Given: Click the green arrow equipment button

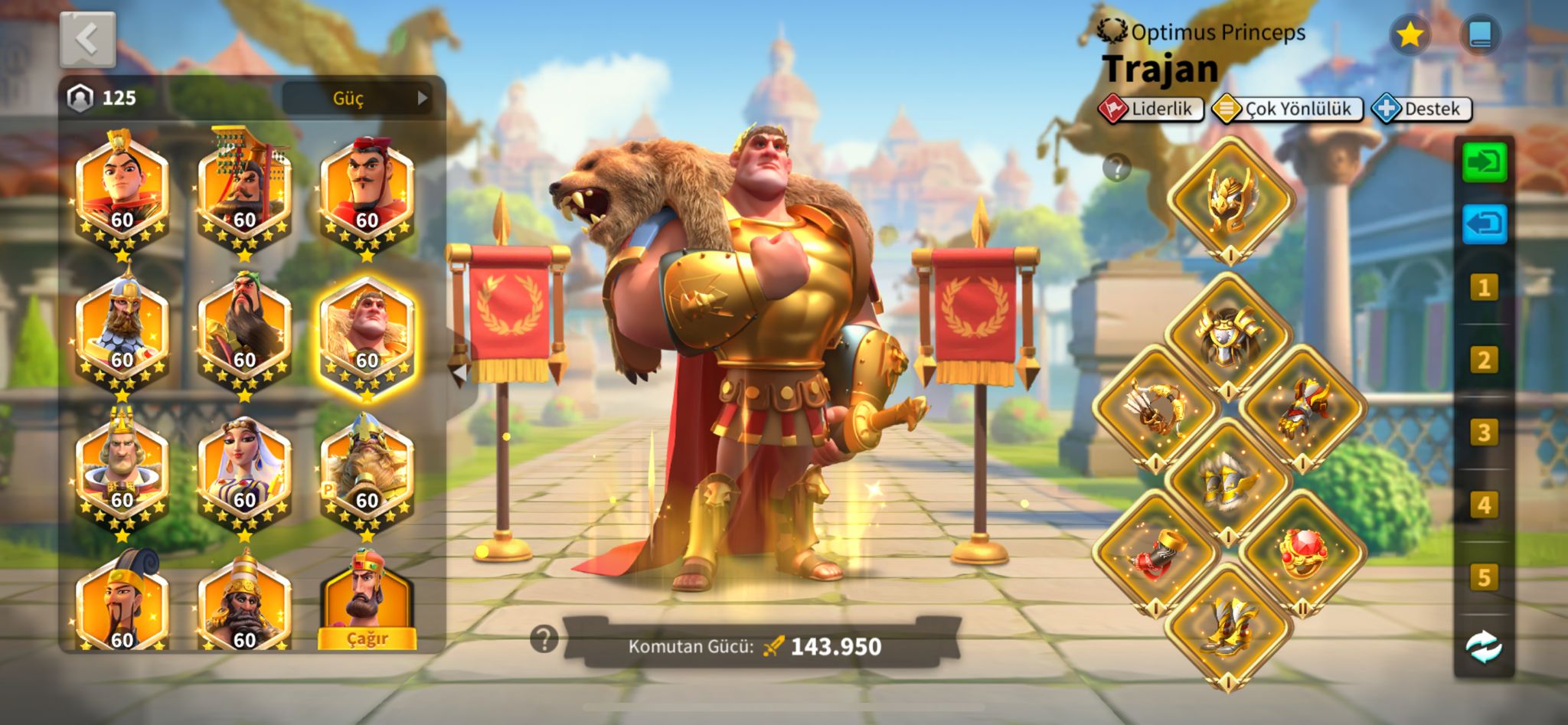Looking at the screenshot, I should click(x=1484, y=162).
